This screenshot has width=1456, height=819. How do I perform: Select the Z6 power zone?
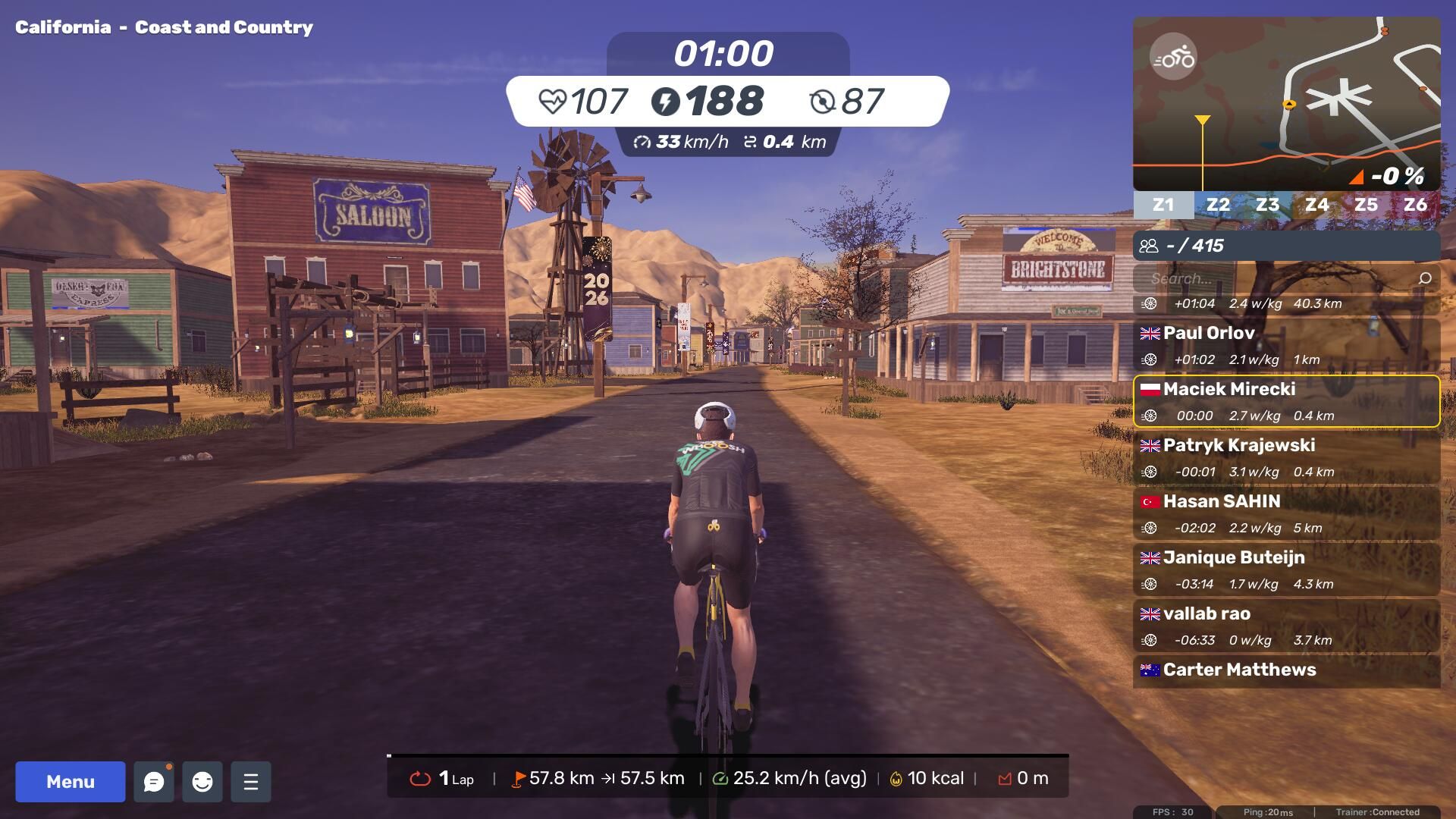coord(1415,205)
